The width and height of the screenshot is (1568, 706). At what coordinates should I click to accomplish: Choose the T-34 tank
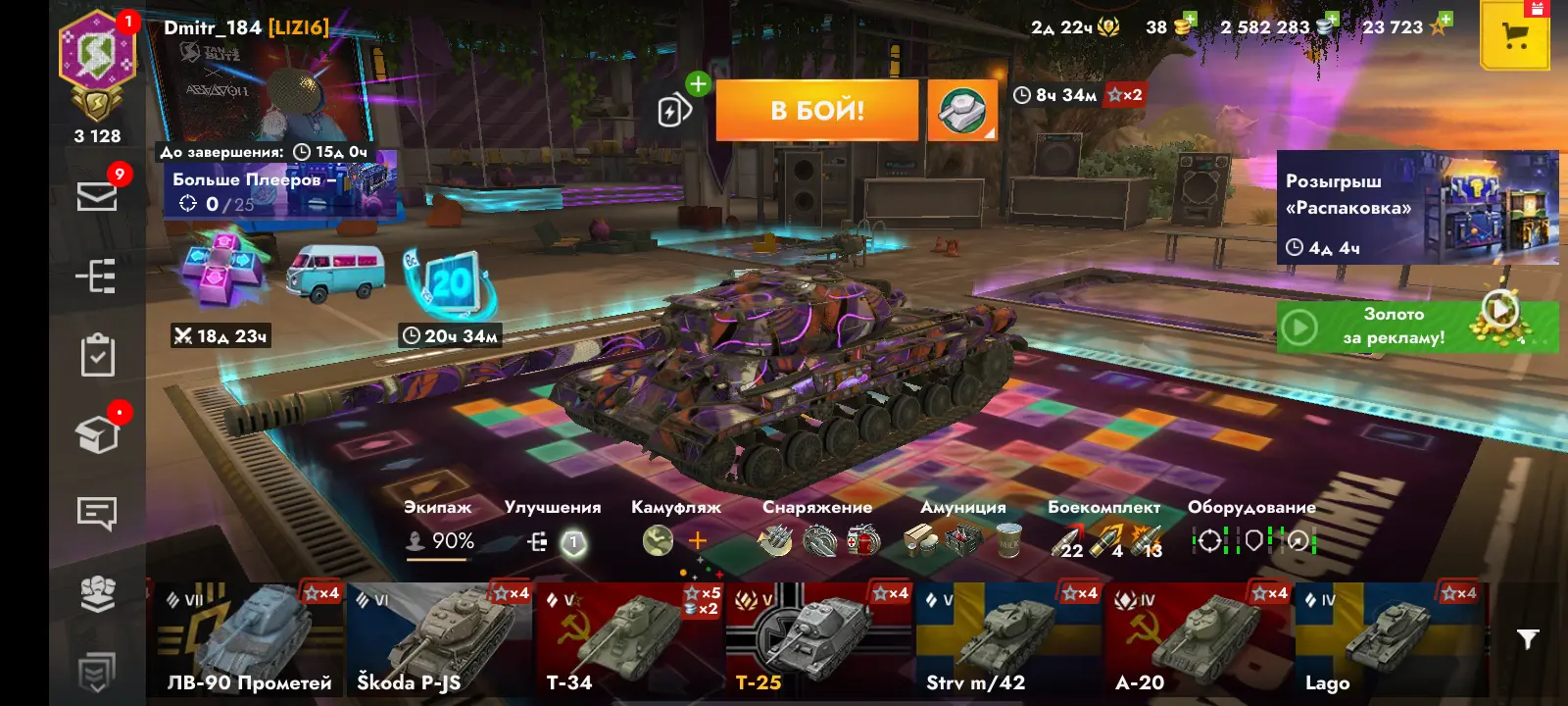coord(628,639)
